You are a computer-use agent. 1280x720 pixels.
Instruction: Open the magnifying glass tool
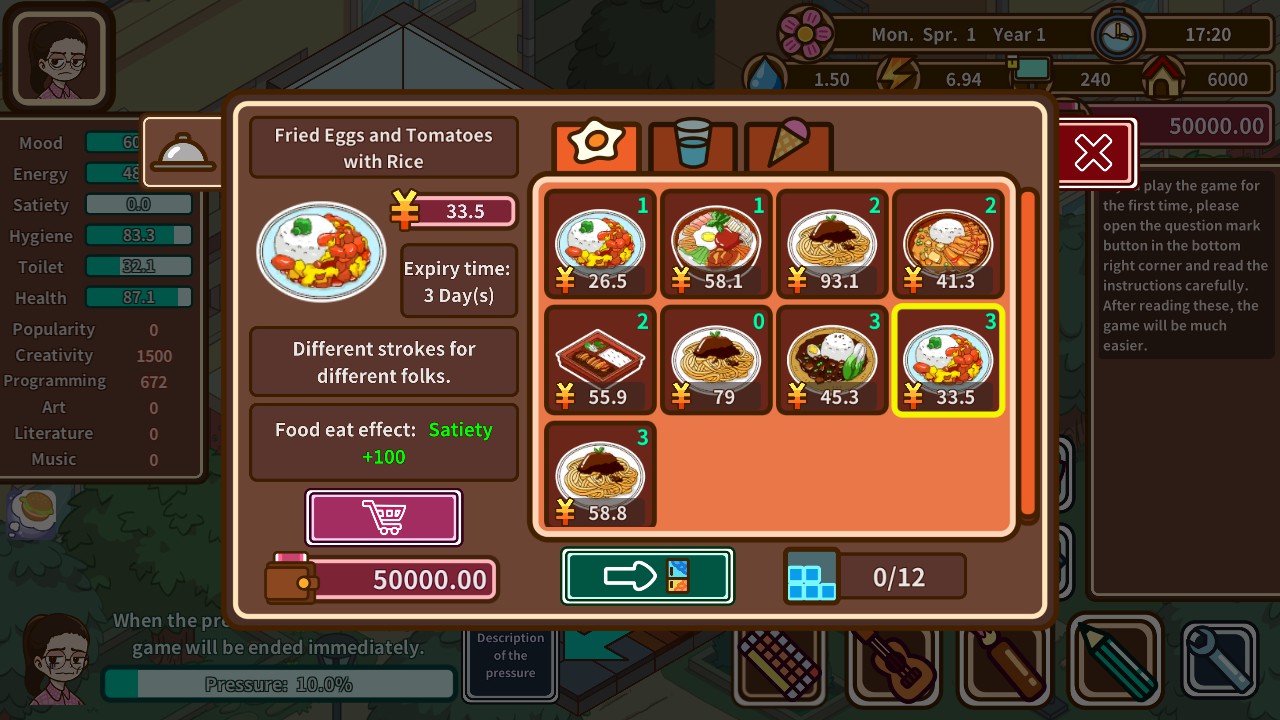tap(1219, 660)
